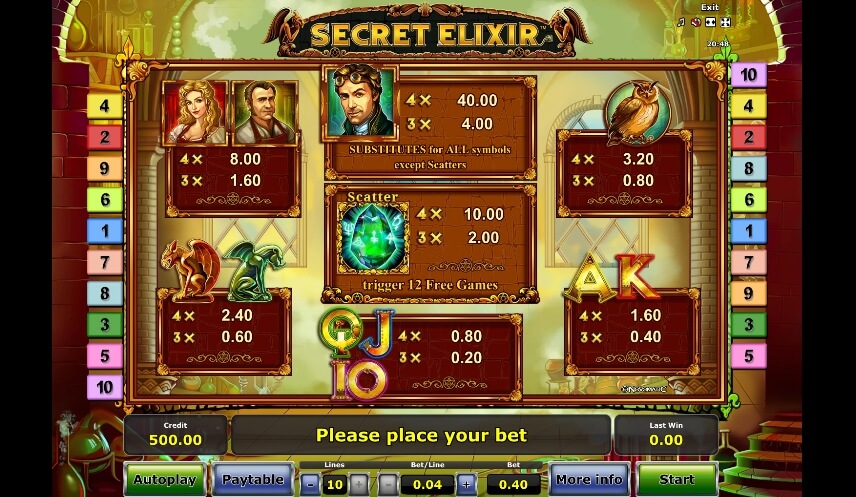Close the Paytable view
The height and width of the screenshot is (497, 856).
coord(252,479)
